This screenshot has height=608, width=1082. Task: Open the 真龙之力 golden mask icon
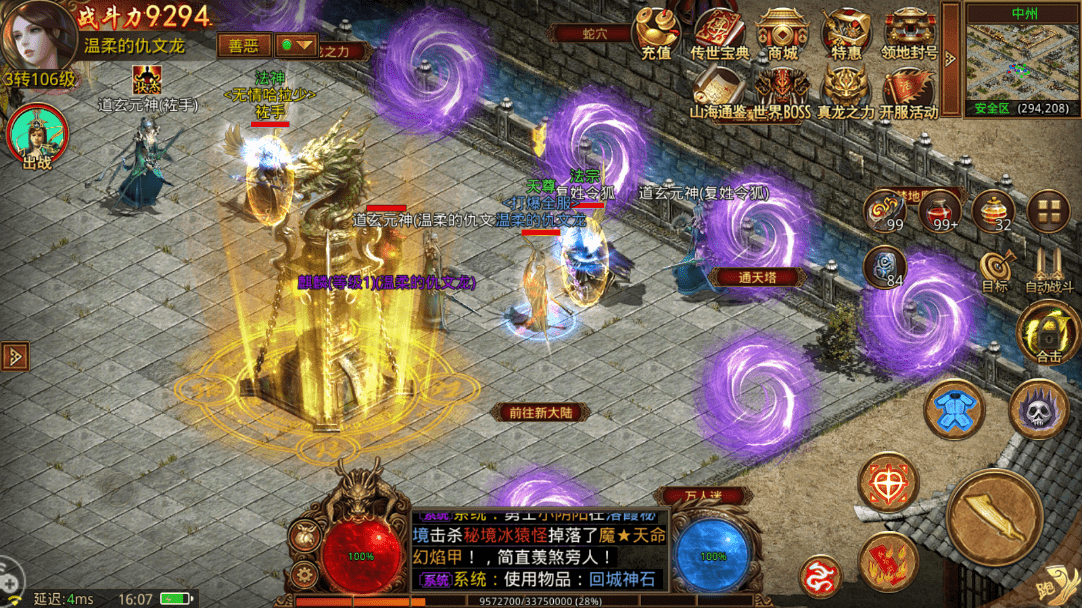(x=846, y=90)
